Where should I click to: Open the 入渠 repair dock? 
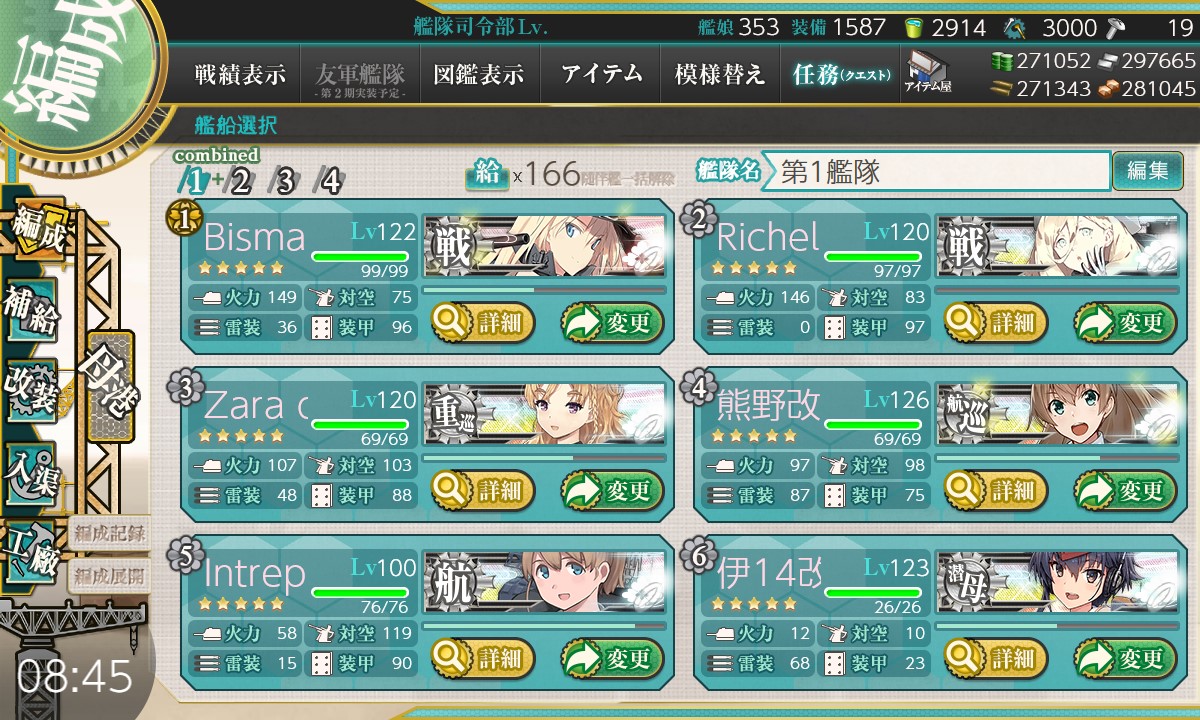tap(32, 470)
